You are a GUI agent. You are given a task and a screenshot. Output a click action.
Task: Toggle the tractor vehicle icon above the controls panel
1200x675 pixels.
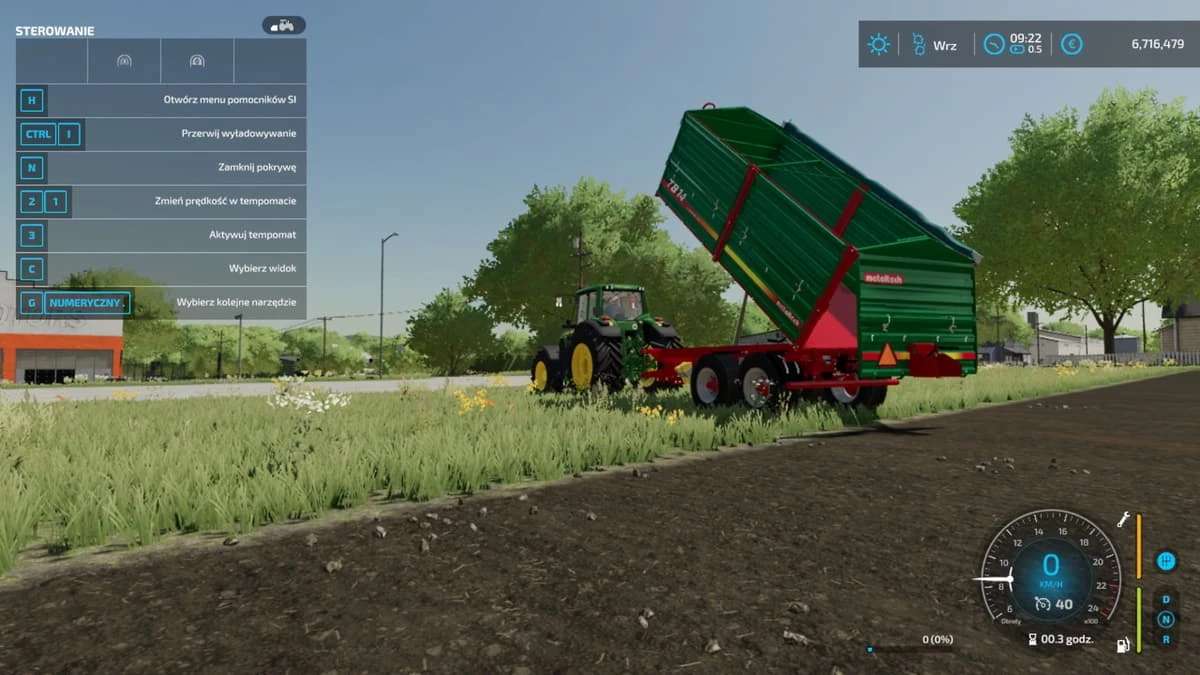(x=284, y=25)
